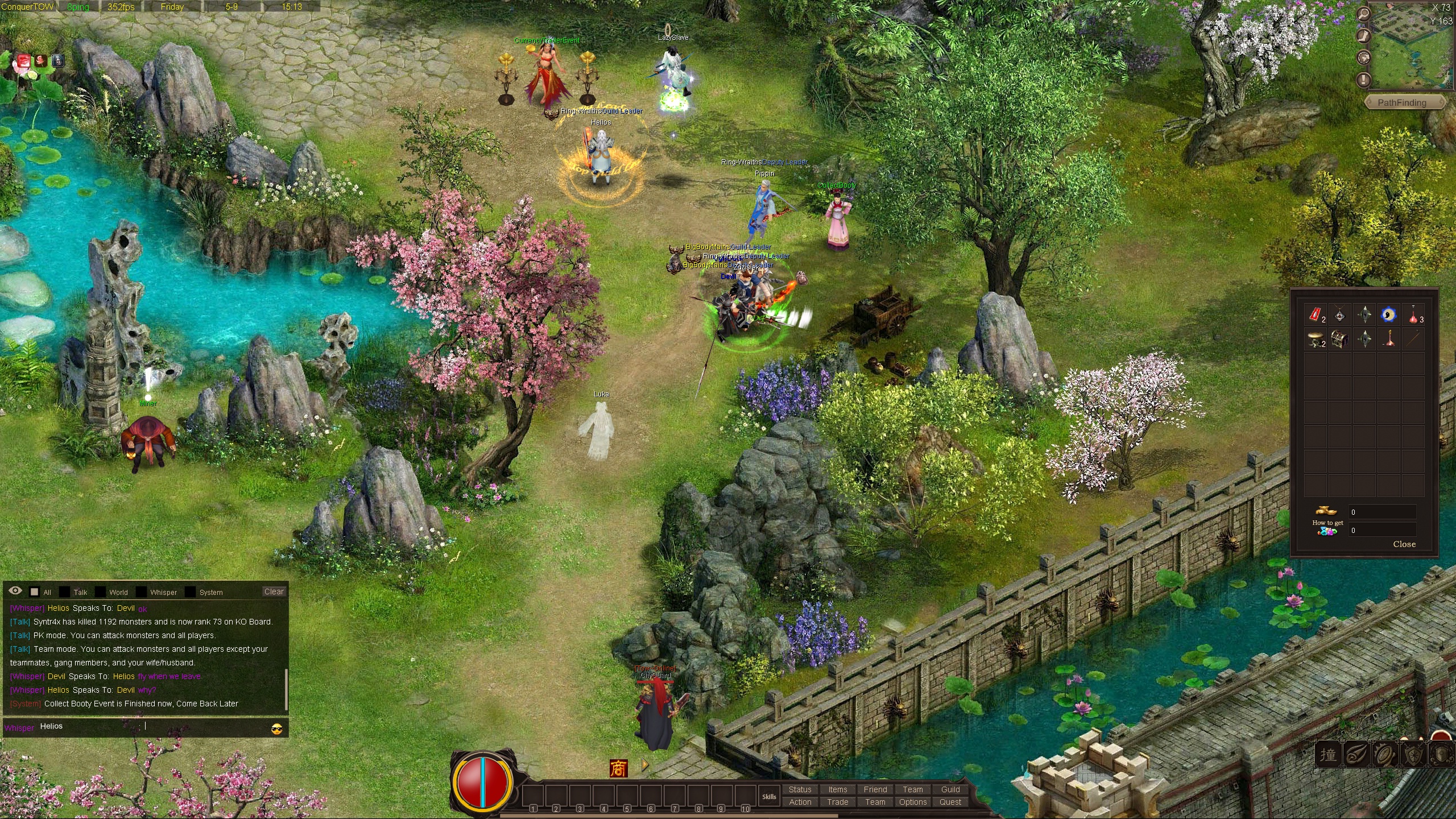Screen dimensions: 1456x819
Task: Open the Status menu
Action: coord(800,789)
